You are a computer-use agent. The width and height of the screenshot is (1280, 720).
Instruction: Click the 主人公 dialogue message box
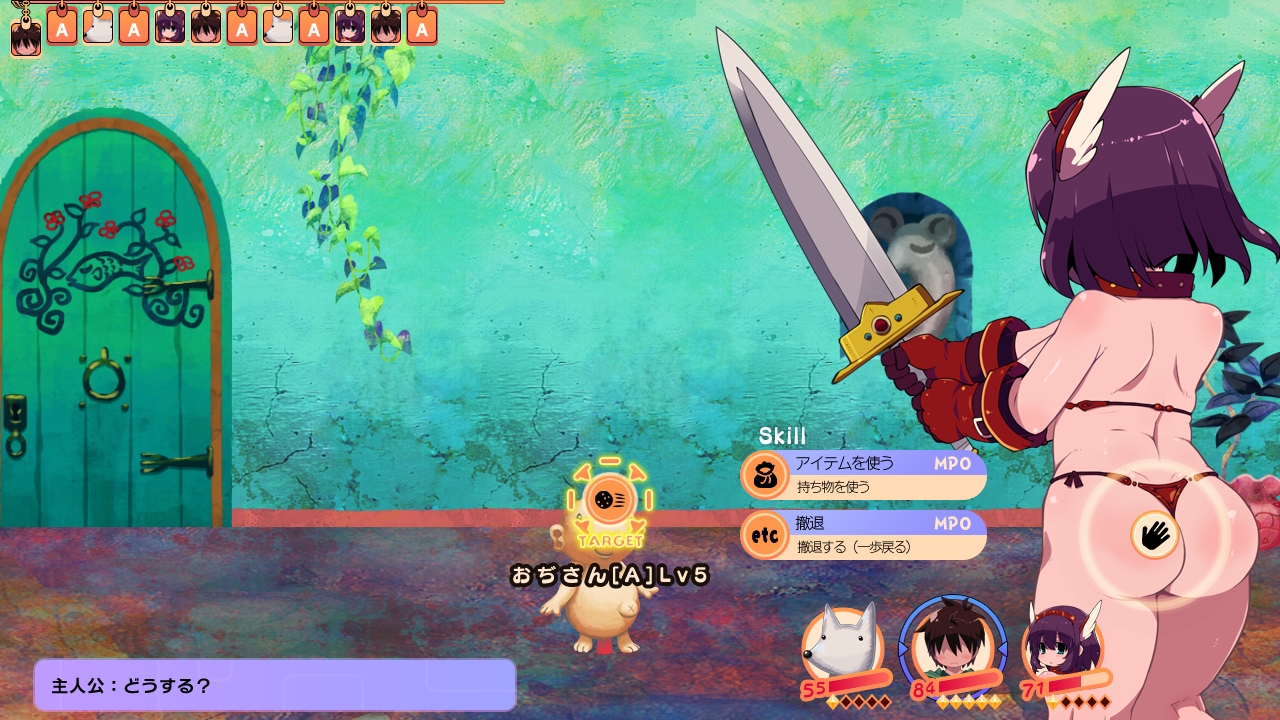pos(275,685)
